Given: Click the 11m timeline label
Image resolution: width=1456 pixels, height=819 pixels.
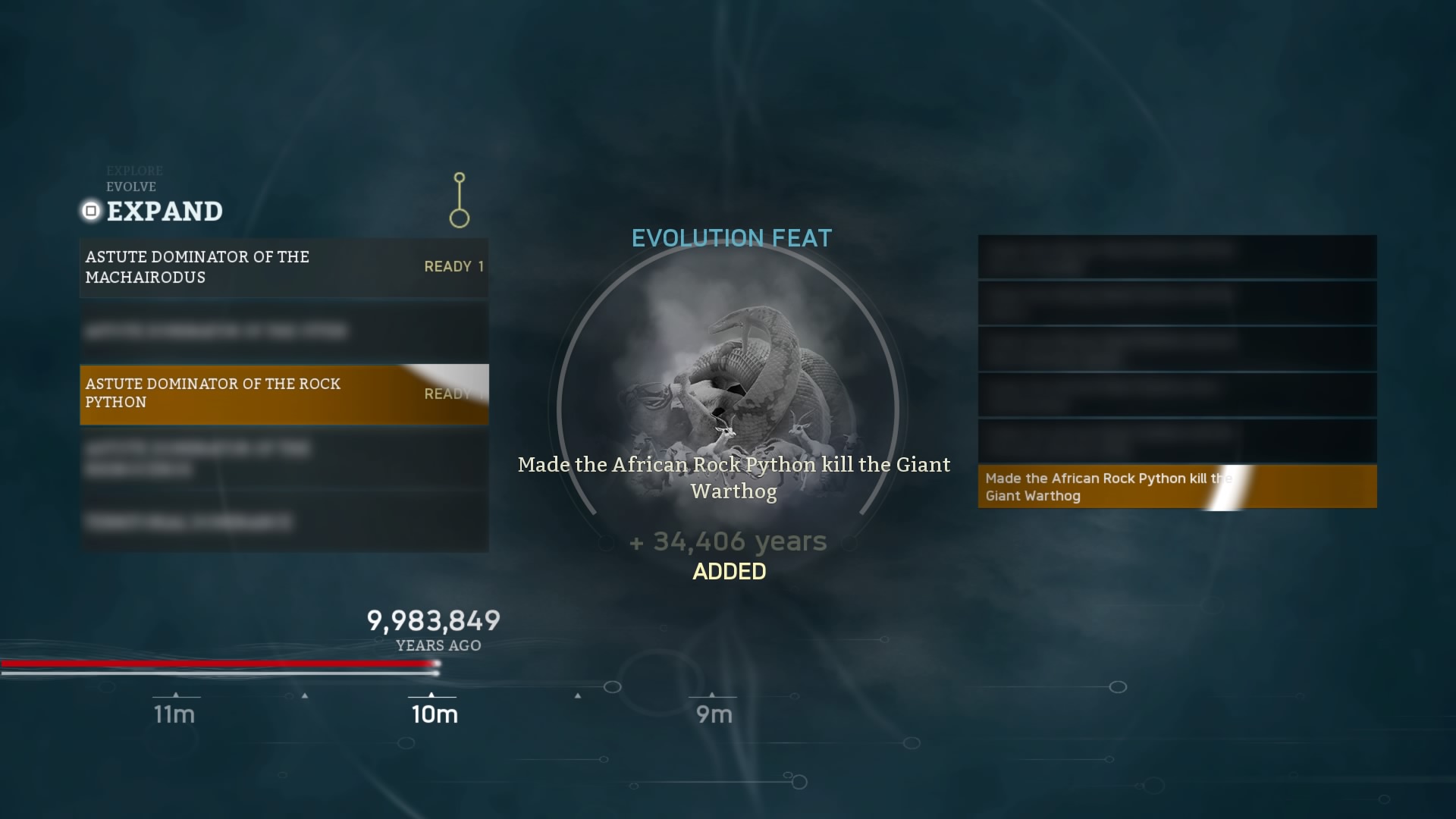Looking at the screenshot, I should coord(174,714).
